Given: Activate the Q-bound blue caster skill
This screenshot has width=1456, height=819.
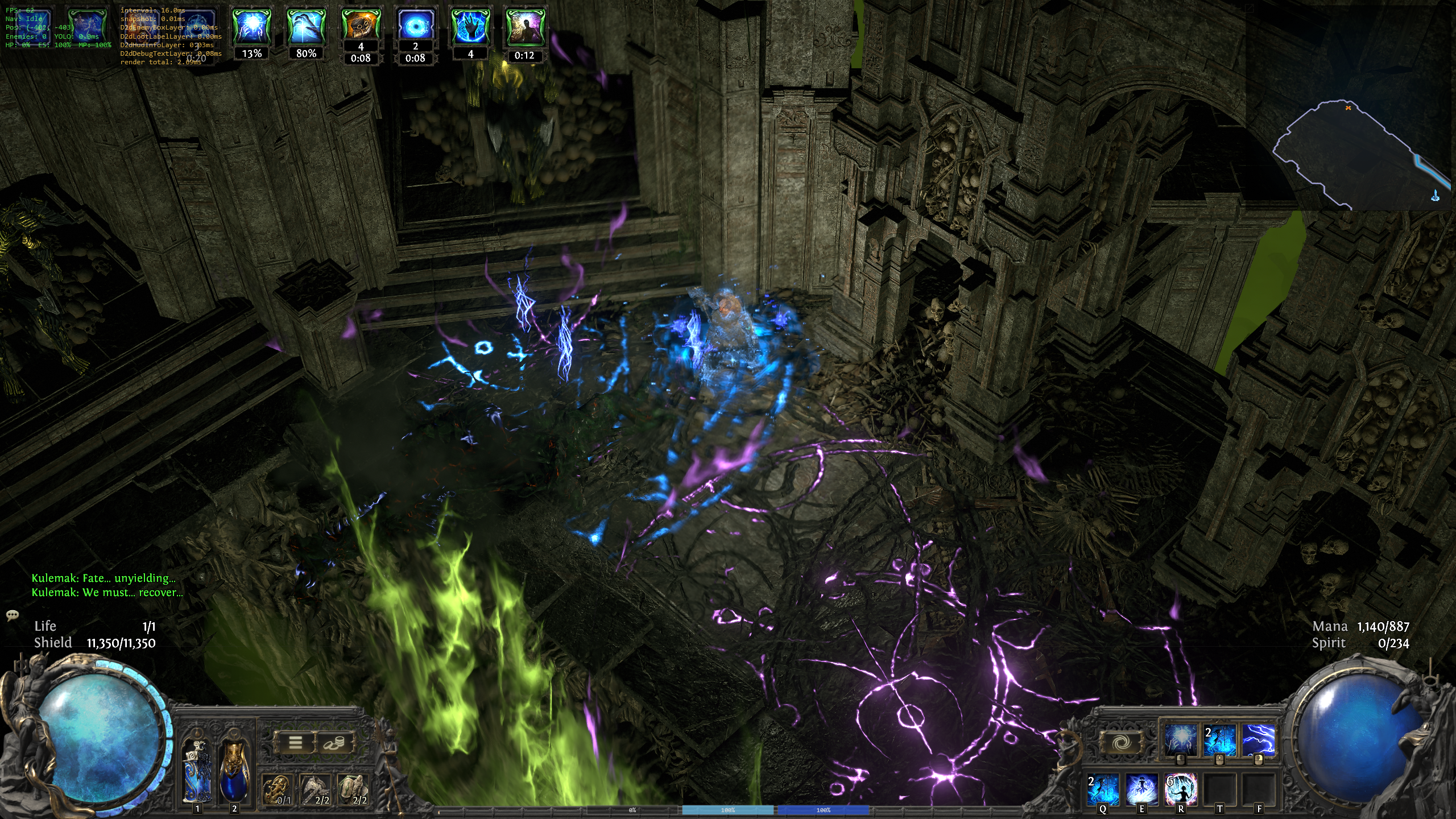Looking at the screenshot, I should point(1103,788).
